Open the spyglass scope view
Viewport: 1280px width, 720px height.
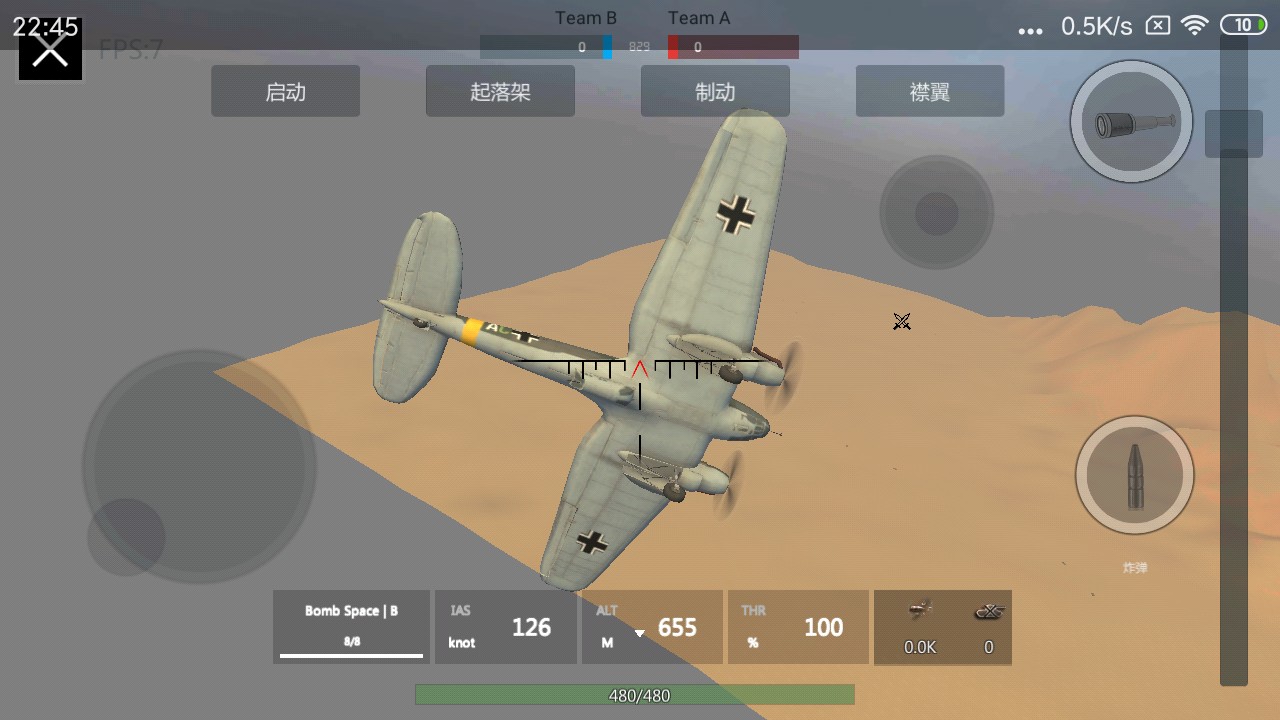point(1131,122)
